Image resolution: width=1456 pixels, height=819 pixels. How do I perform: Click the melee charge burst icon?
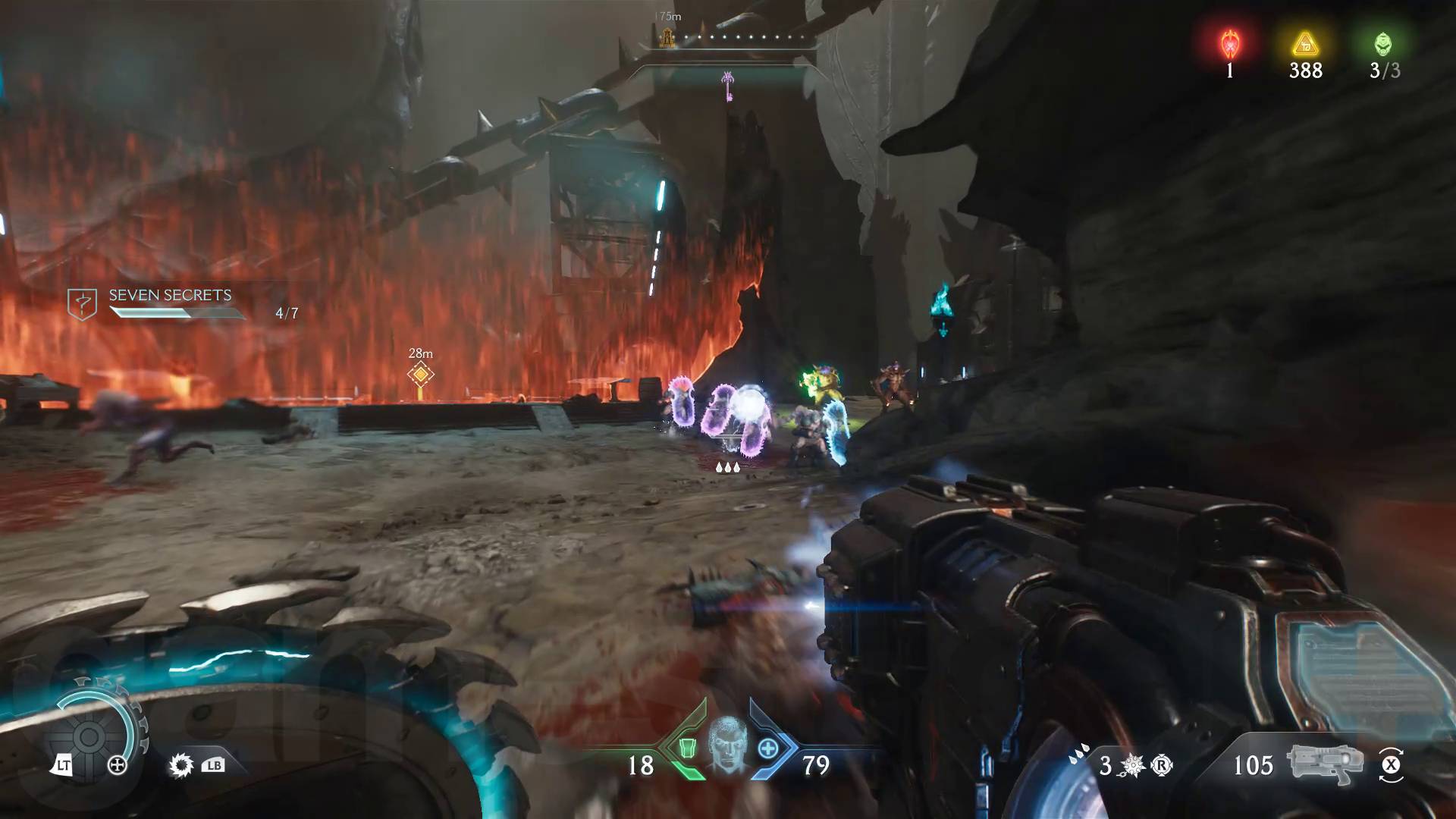[x=1132, y=765]
